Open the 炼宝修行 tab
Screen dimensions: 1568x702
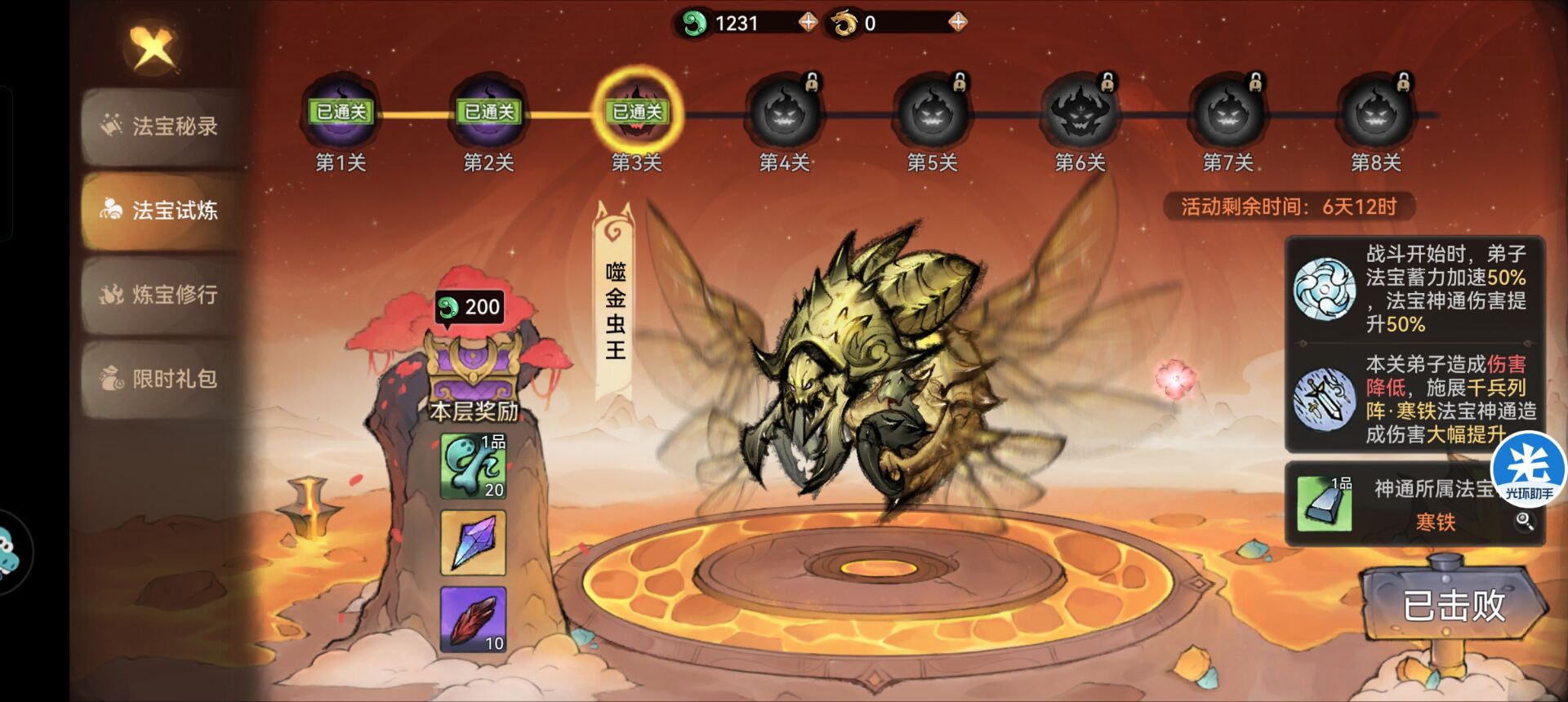pyautogui.click(x=163, y=294)
